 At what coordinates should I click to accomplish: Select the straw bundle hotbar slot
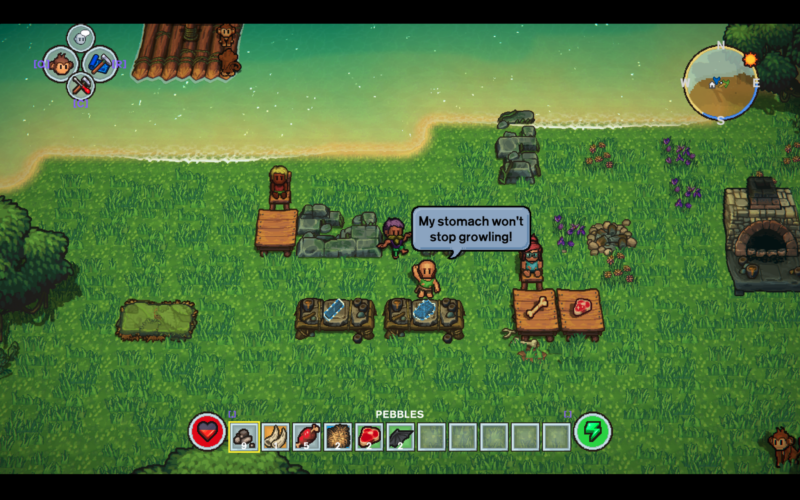click(338, 436)
